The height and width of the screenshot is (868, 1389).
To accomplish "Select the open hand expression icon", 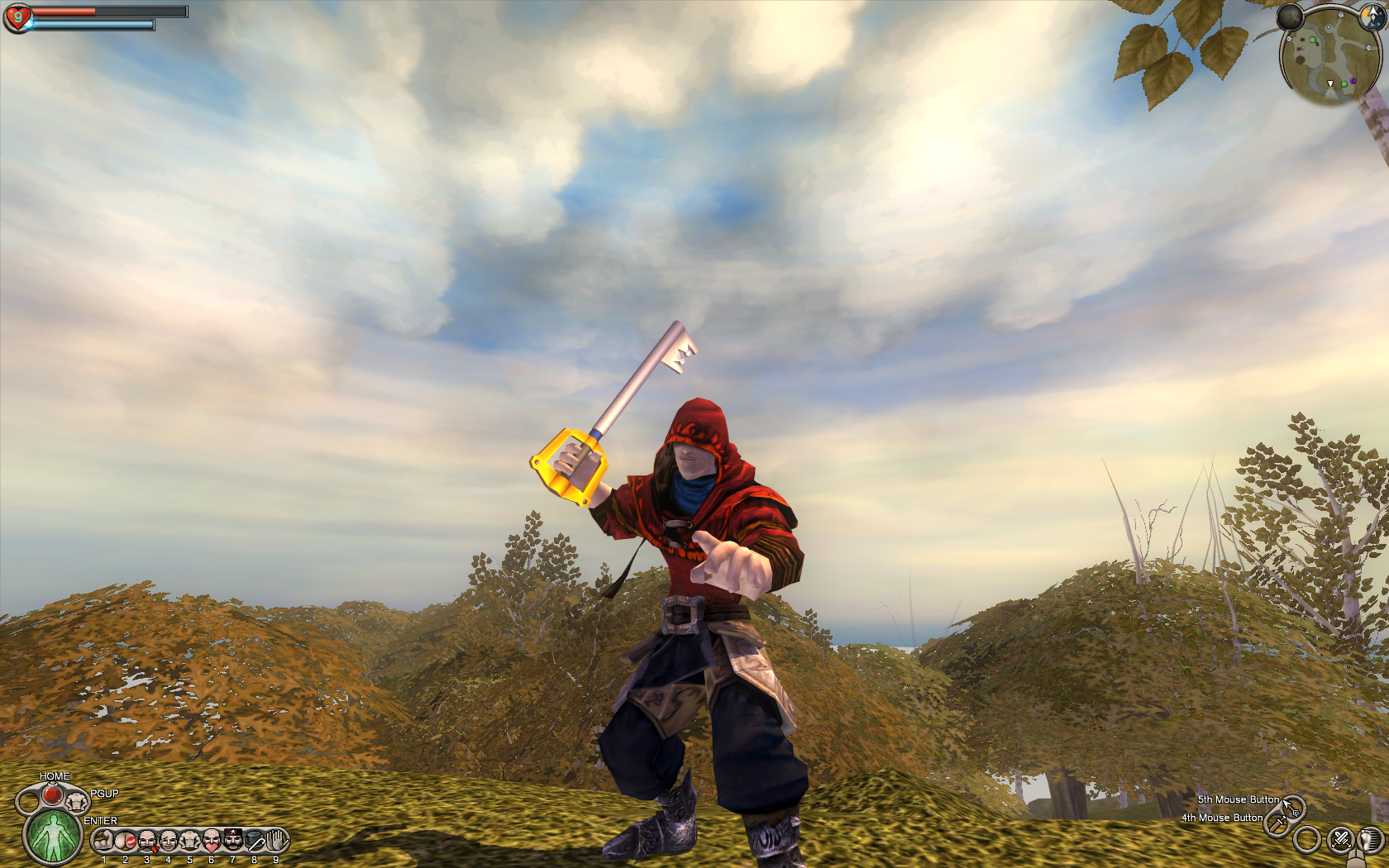I will [276, 841].
